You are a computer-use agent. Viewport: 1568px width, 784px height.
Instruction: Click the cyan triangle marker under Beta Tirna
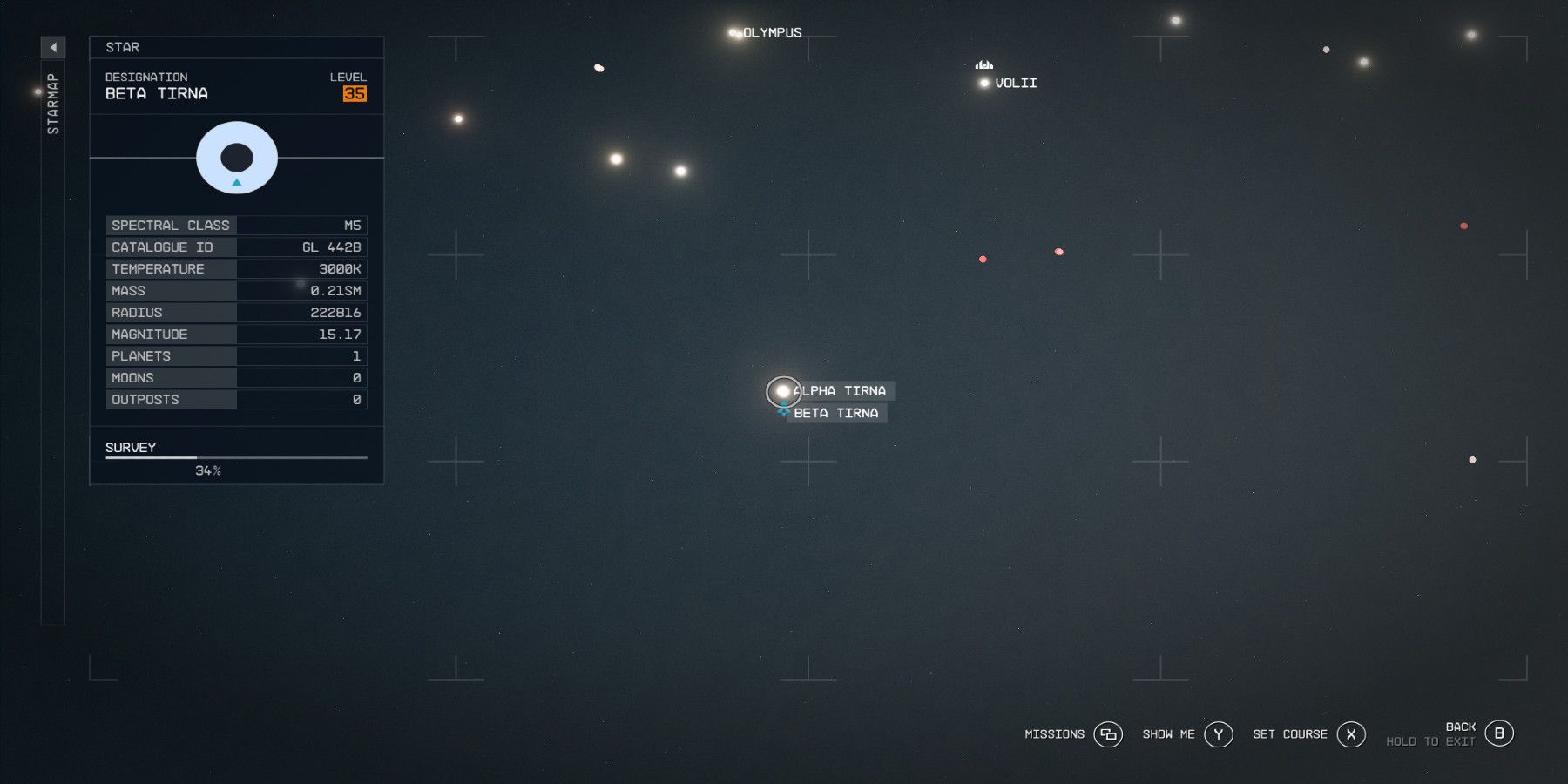point(782,411)
